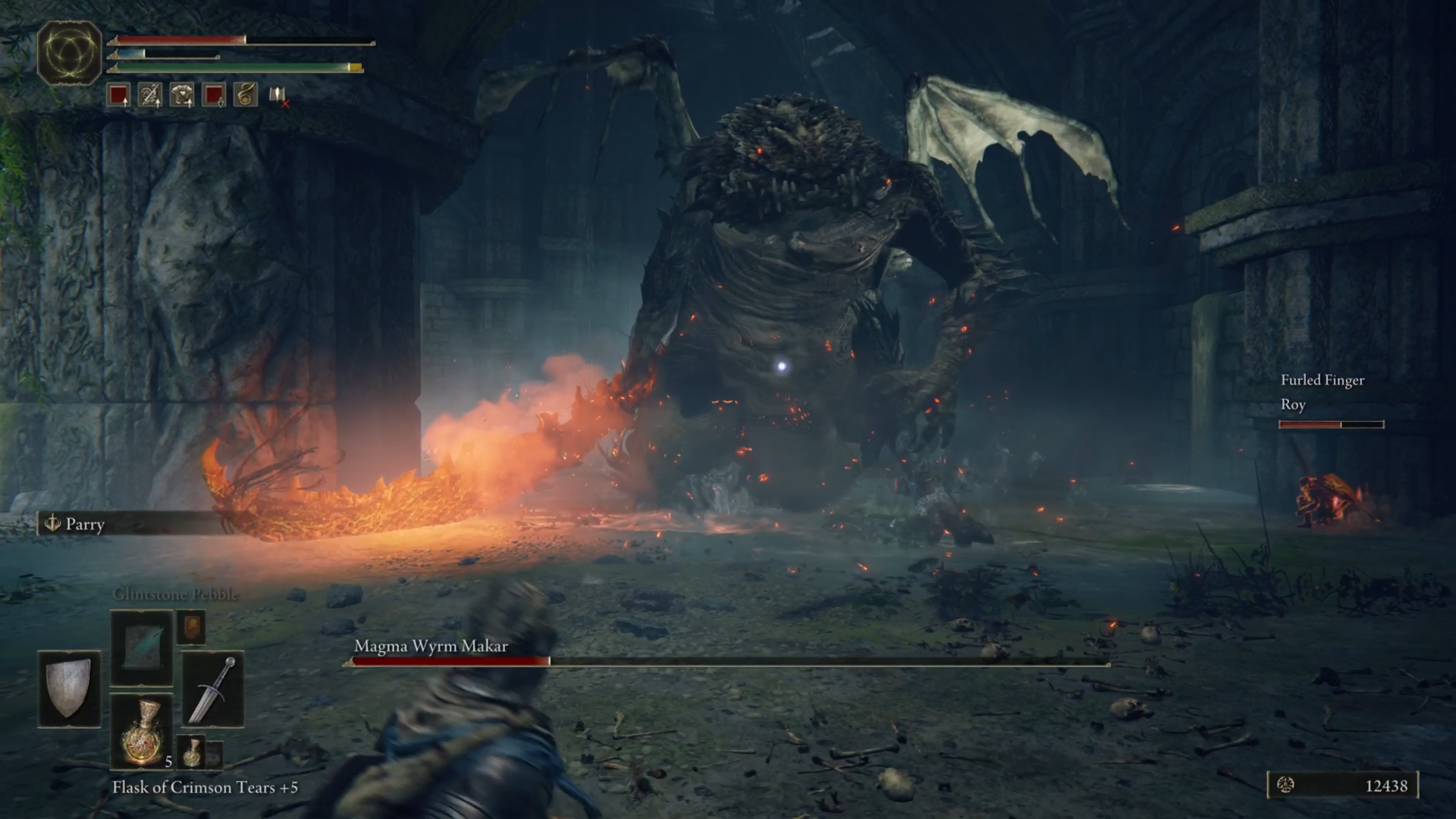Click the golden swirl status icon

click(245, 95)
